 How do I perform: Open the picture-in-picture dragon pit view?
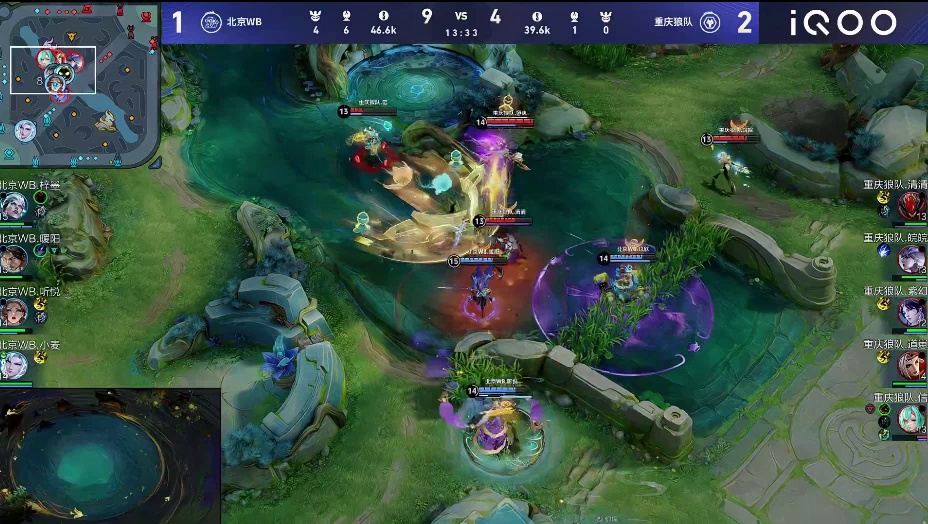click(x=110, y=456)
